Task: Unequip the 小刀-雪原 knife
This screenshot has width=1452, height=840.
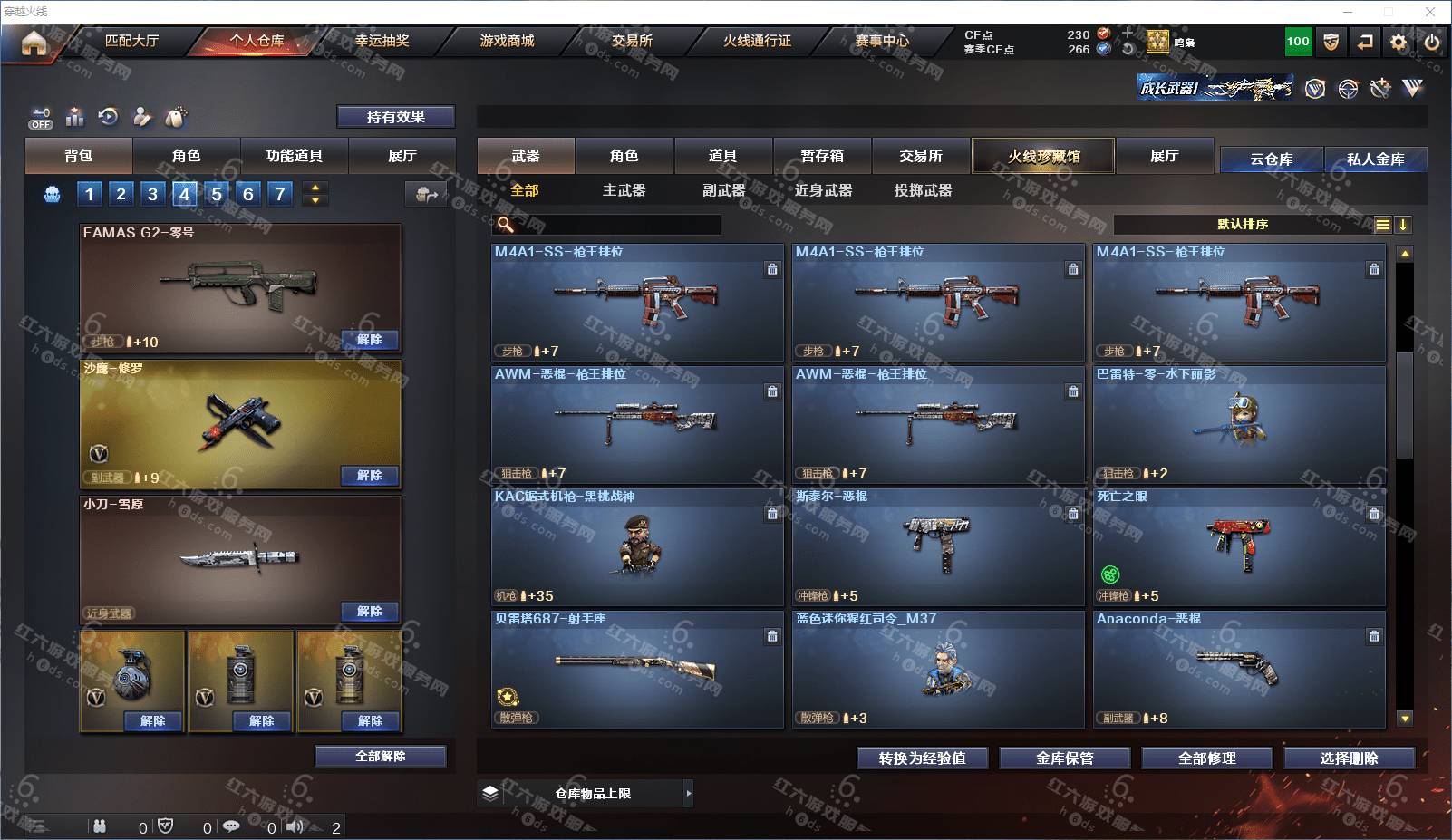Action: [x=369, y=612]
